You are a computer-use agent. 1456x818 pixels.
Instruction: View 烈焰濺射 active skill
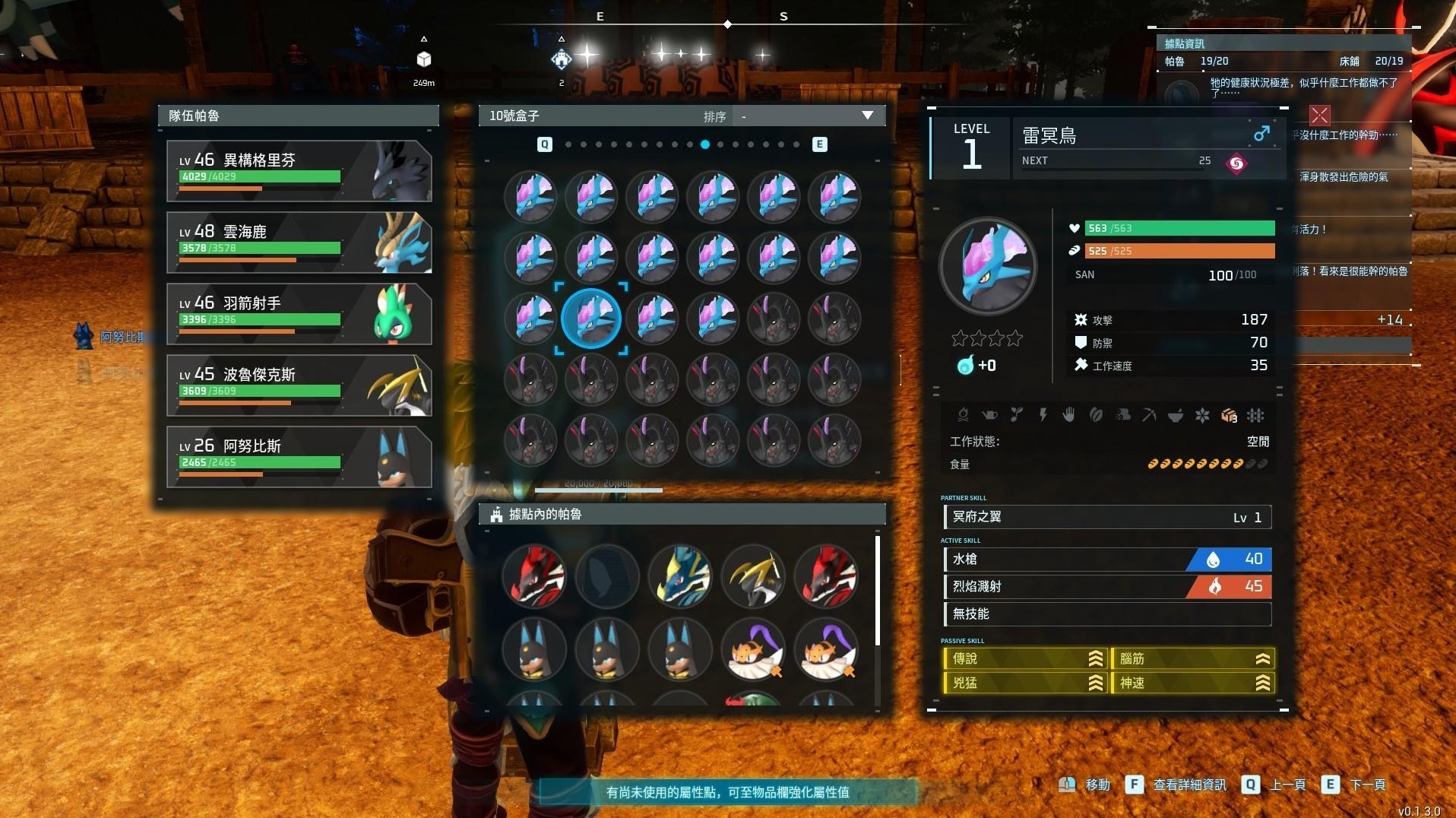click(x=1107, y=587)
